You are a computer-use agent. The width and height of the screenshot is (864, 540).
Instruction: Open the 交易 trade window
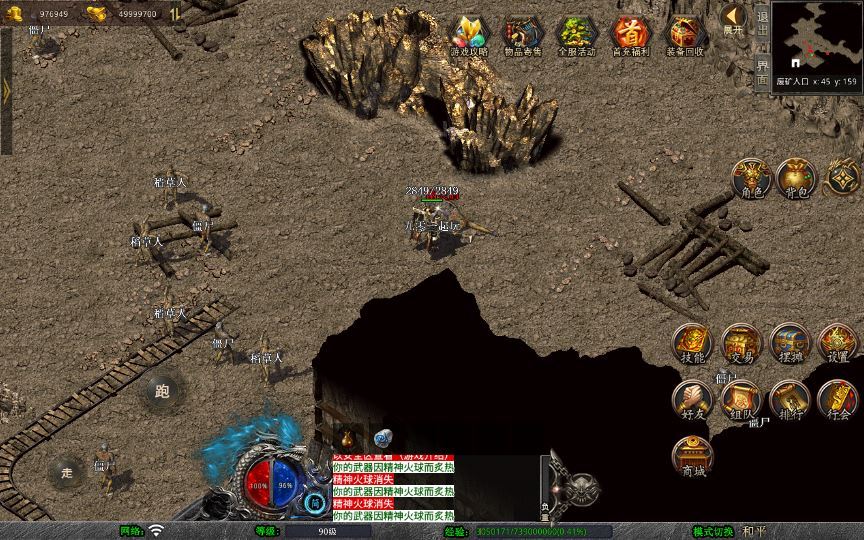[x=741, y=343]
